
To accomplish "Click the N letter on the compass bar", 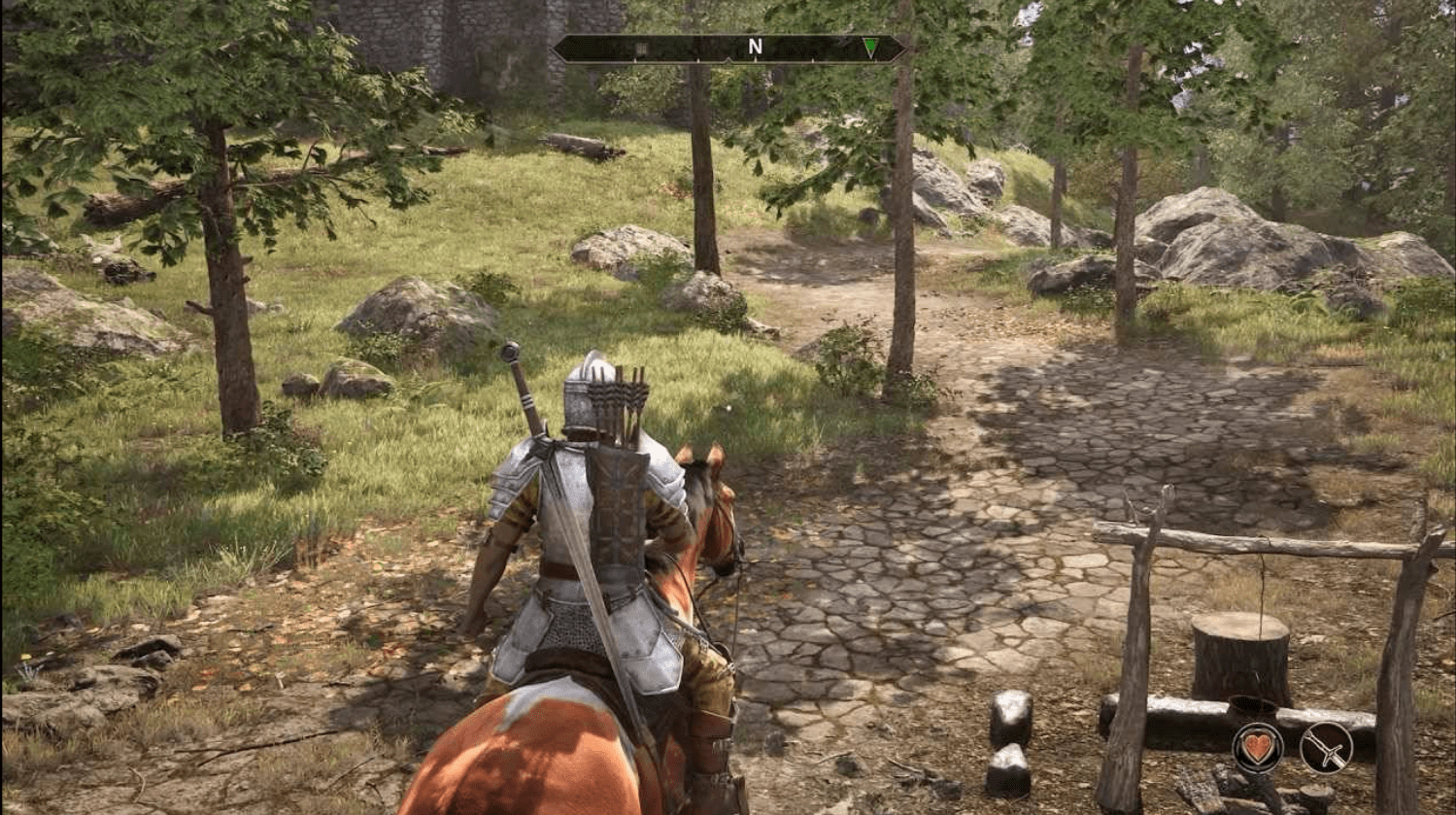I will click(x=755, y=46).
